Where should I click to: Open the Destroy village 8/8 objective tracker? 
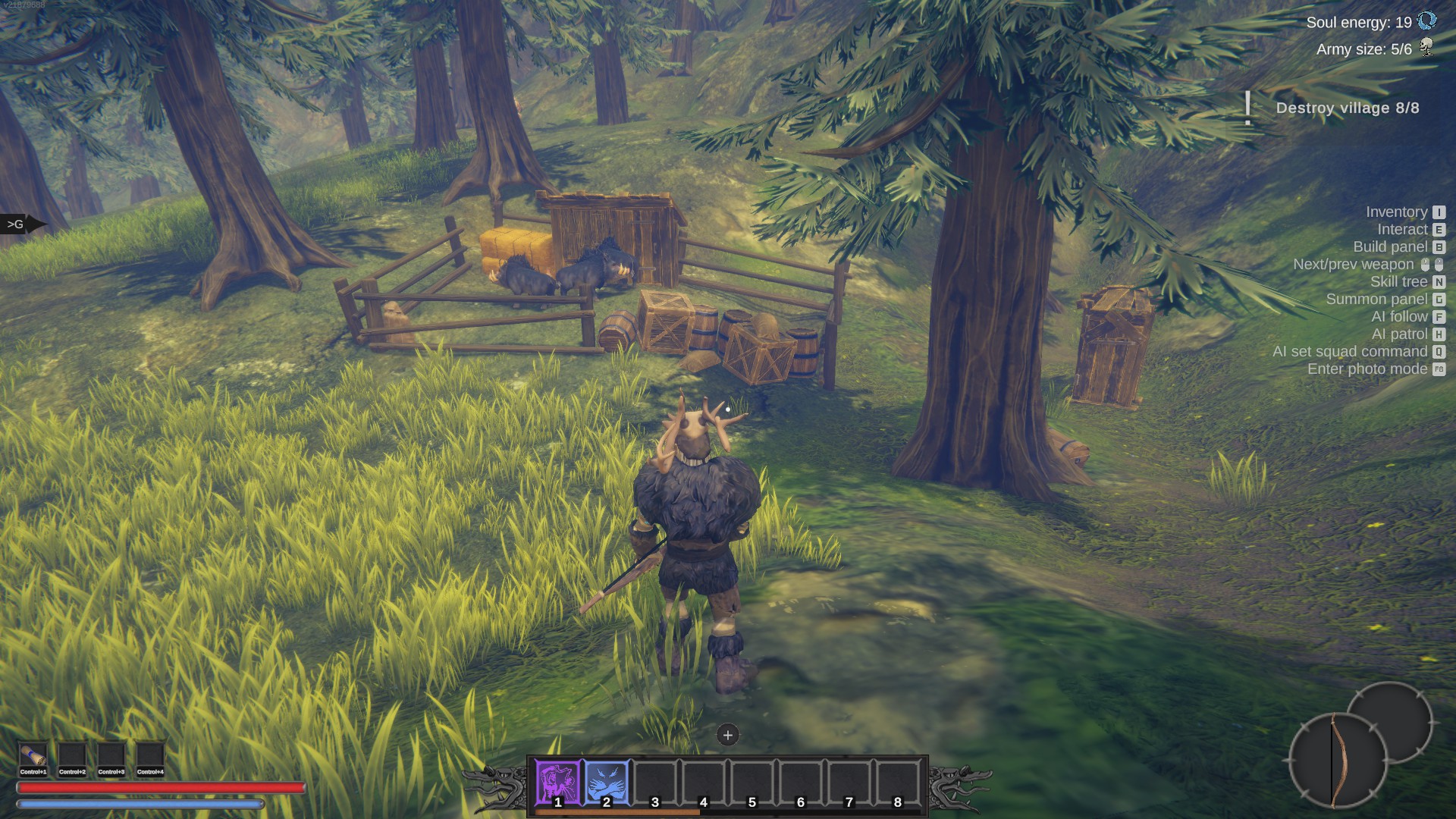[x=1347, y=108]
